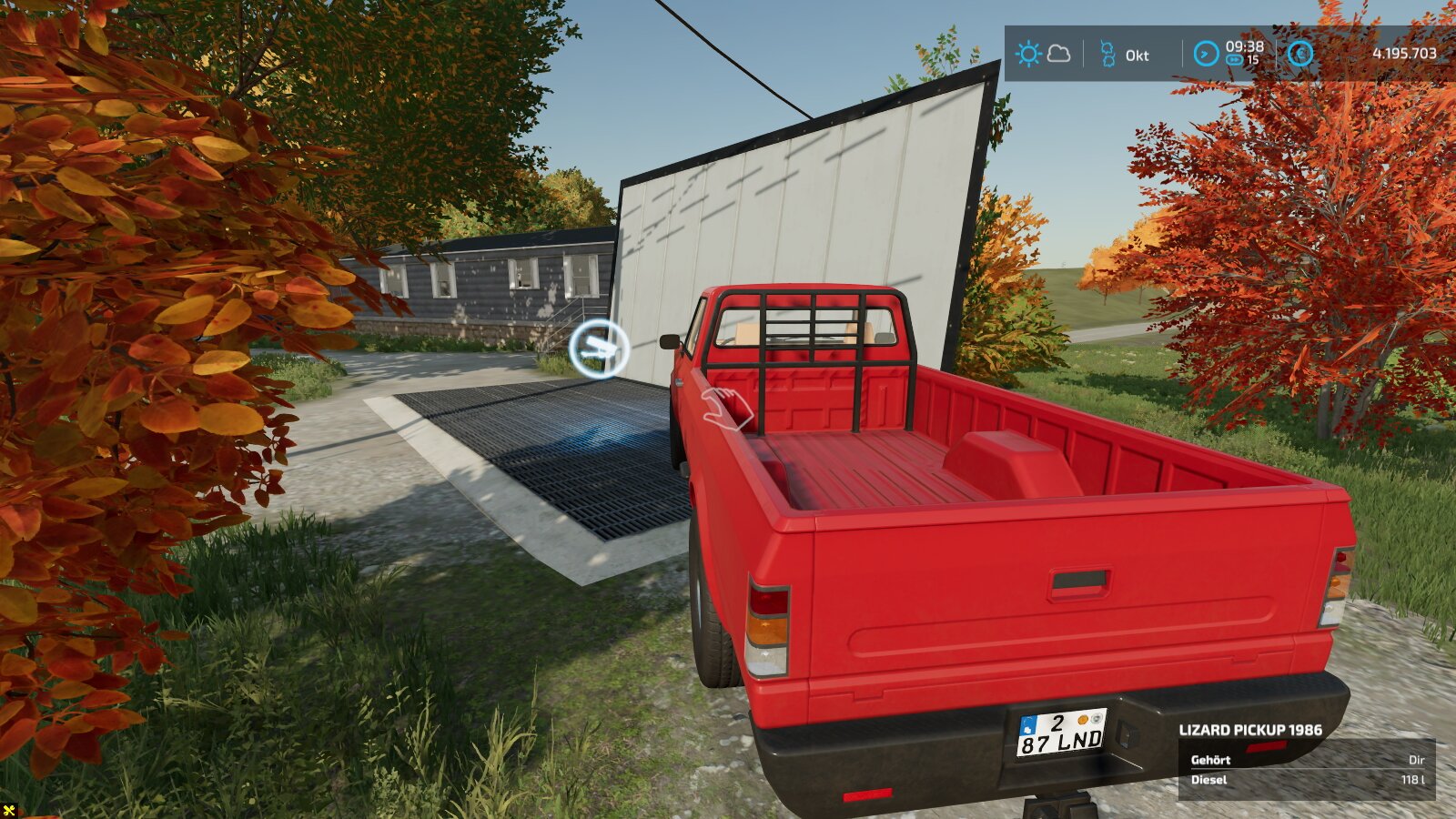Select the Lizard Pickup 1986 info panel

pos(1307,759)
